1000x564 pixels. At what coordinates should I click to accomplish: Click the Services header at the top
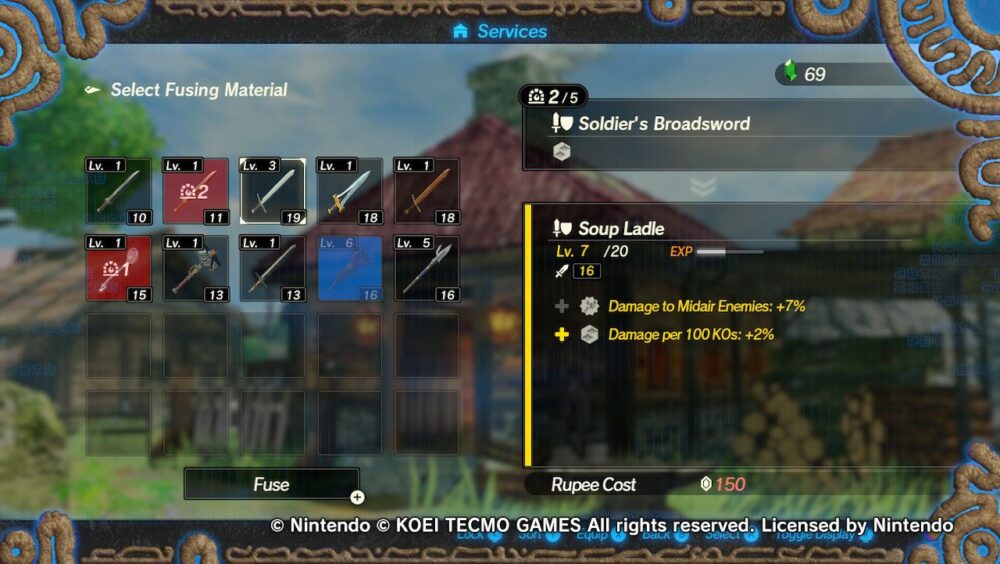(x=500, y=31)
